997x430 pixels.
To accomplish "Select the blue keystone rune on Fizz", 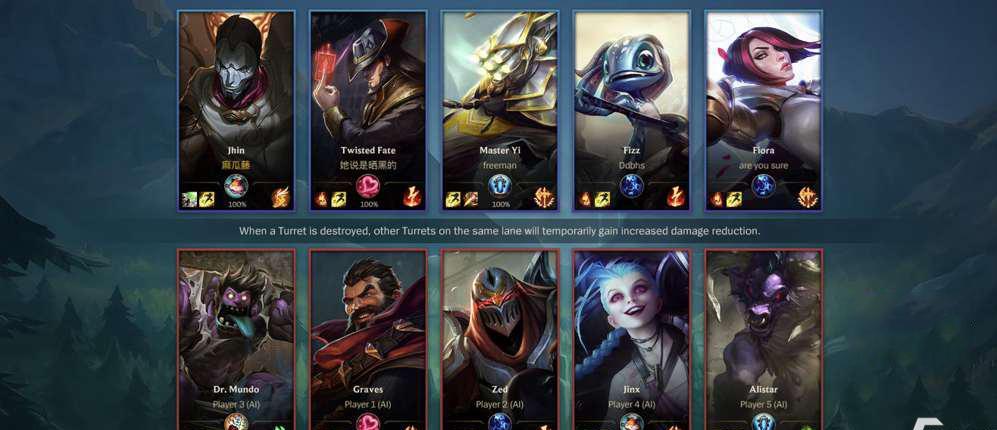I will pyautogui.click(x=632, y=185).
